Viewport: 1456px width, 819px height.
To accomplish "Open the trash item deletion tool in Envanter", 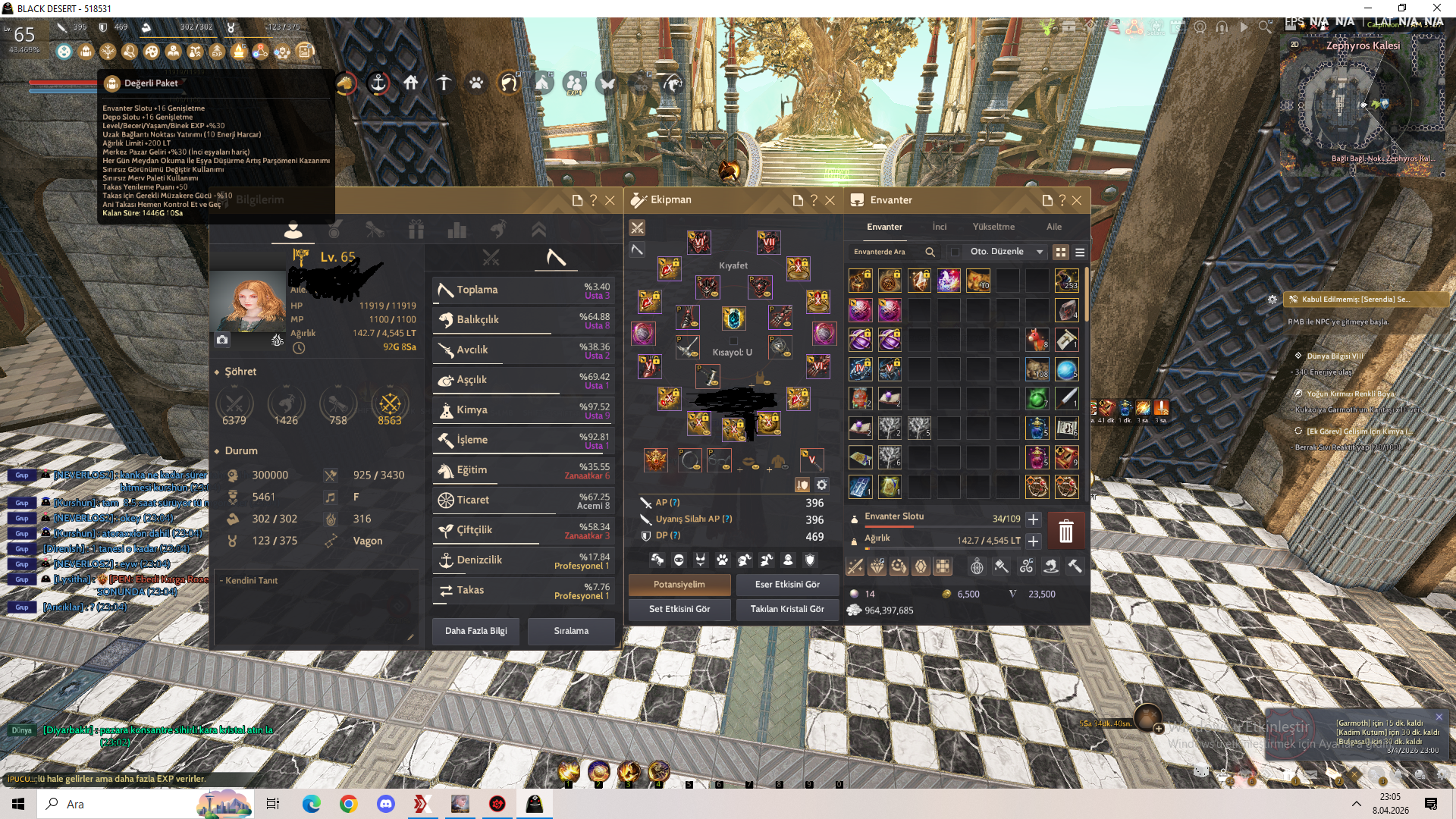I will click(x=1065, y=532).
